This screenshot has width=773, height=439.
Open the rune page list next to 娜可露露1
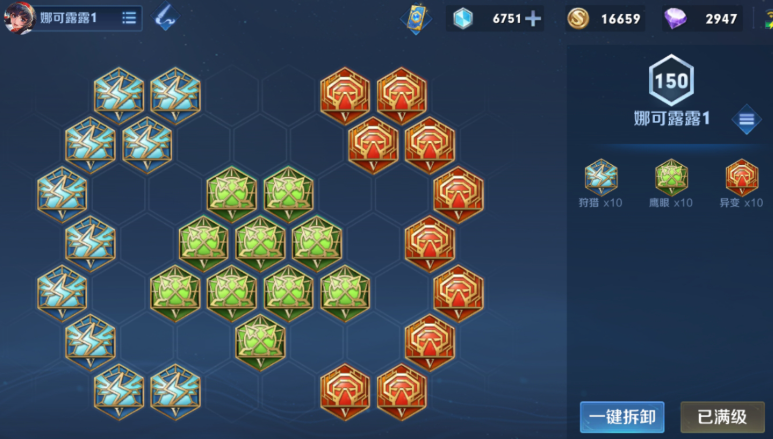(130, 18)
